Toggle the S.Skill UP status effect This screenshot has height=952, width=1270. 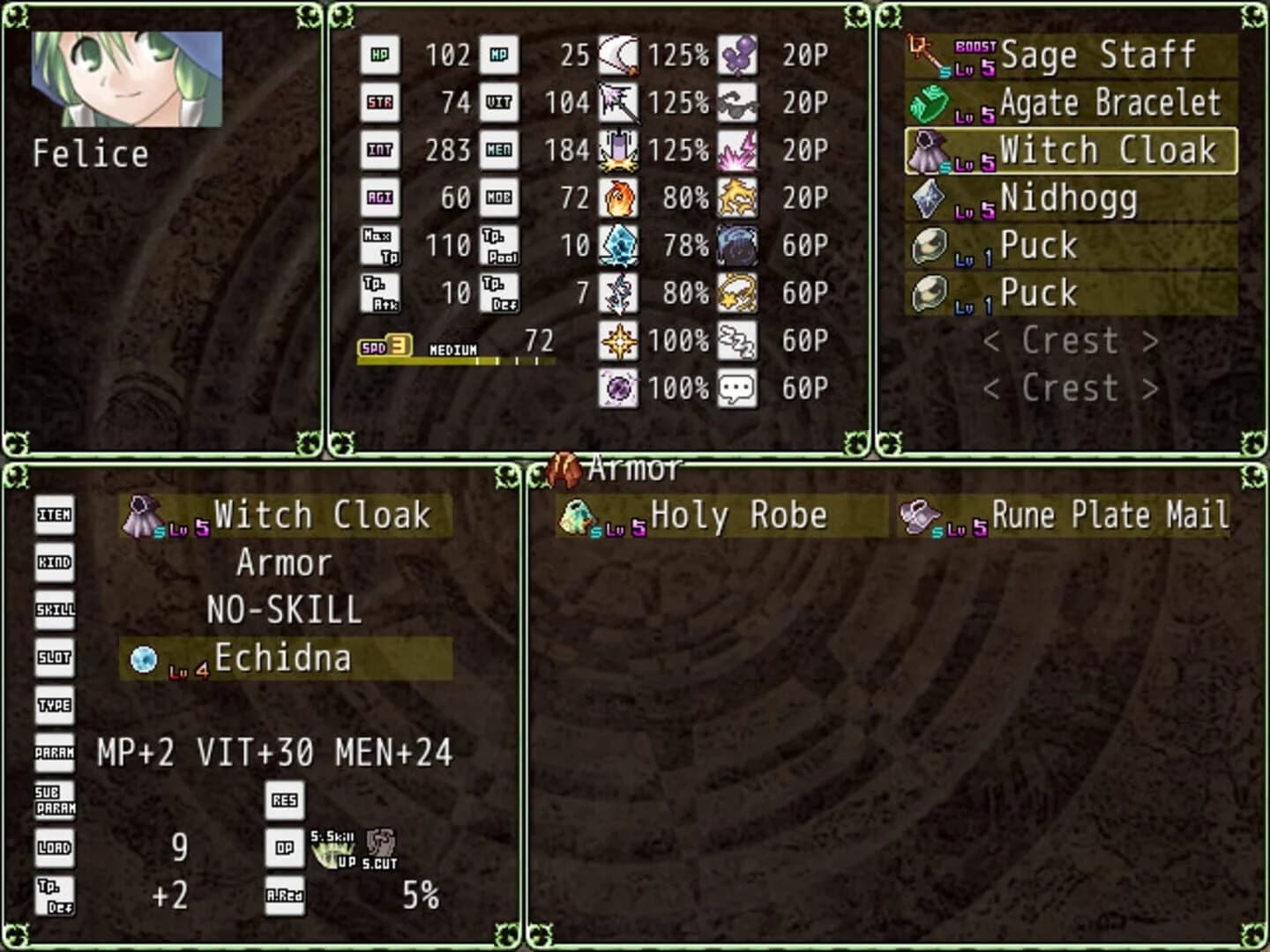coord(332,848)
